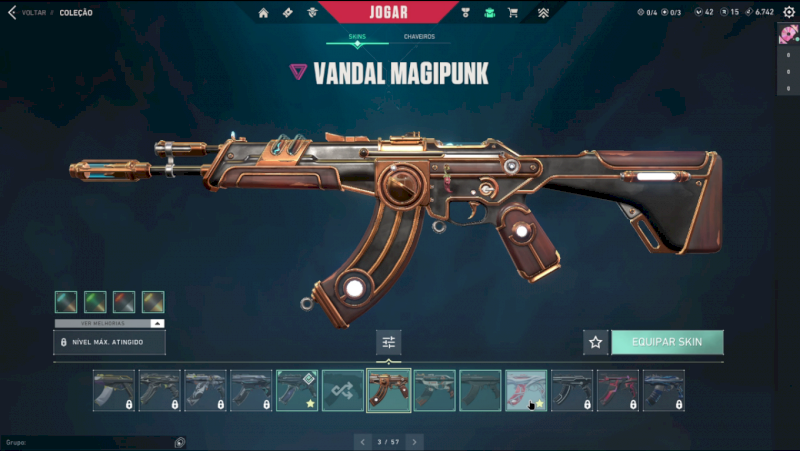Choose the green color variant swatch
800x451 pixels.
point(95,302)
